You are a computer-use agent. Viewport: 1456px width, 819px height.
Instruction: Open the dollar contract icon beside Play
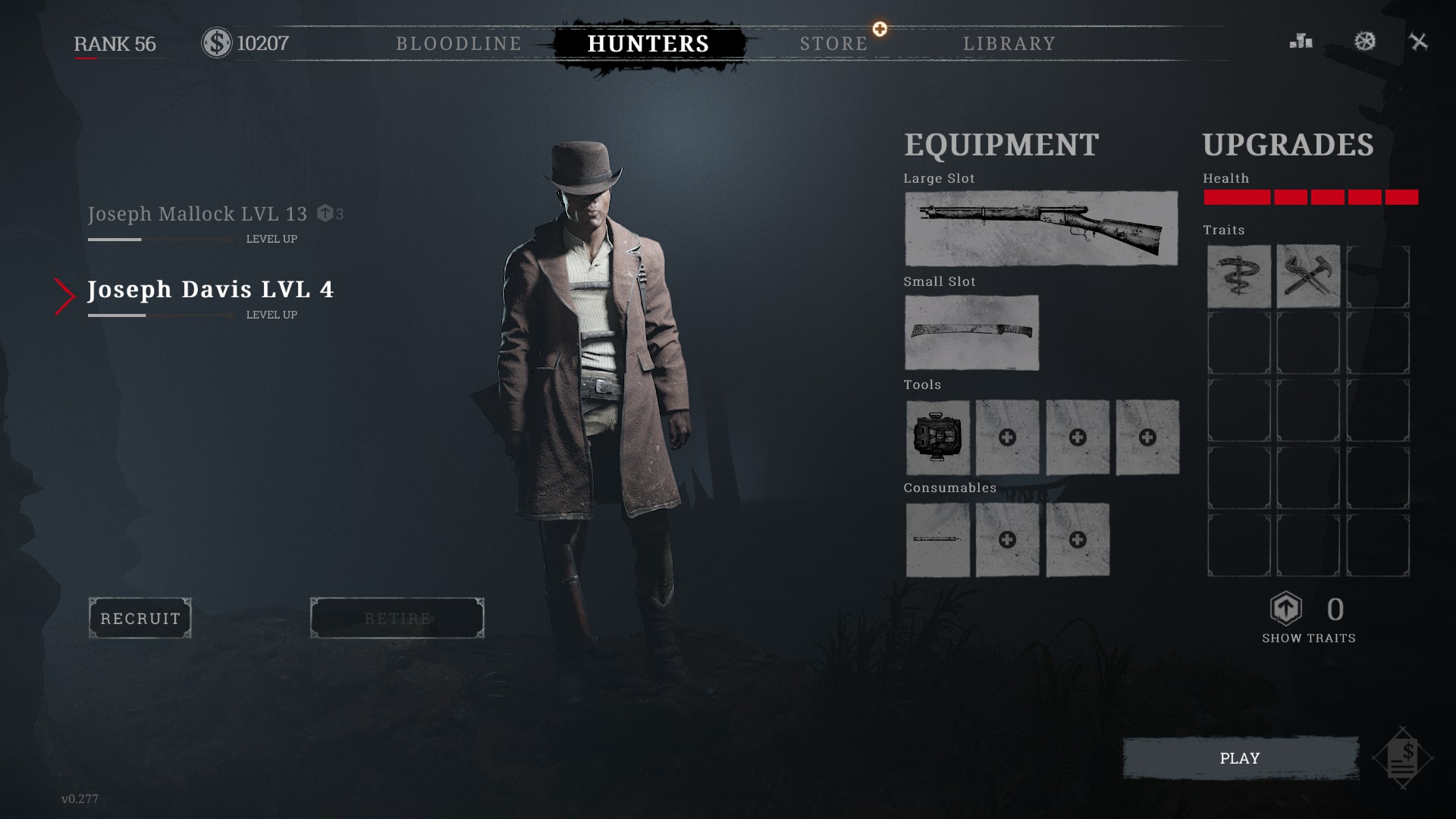(1403, 758)
